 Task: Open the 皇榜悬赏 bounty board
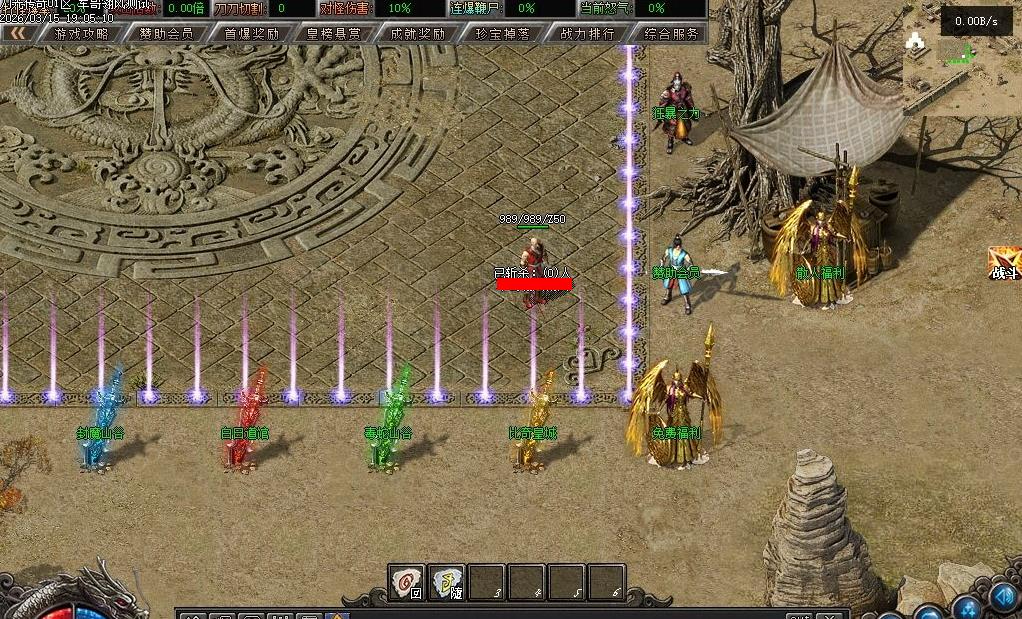point(335,33)
